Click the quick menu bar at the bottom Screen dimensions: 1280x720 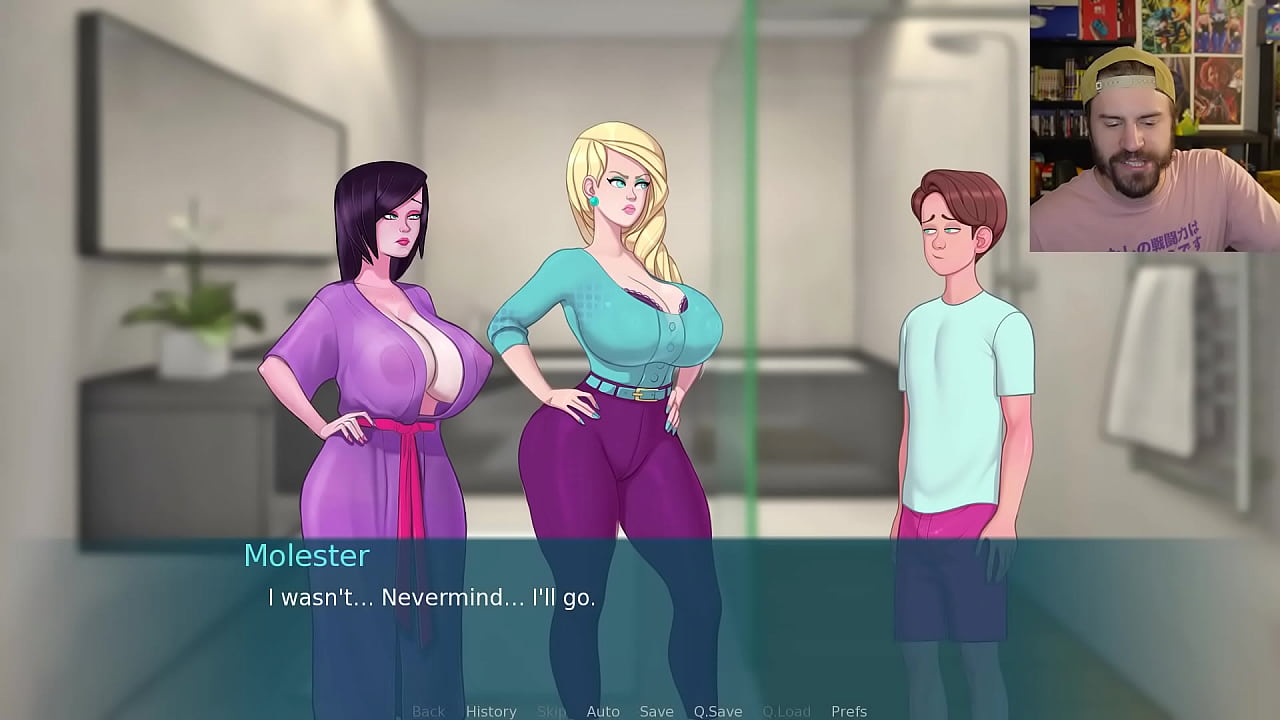[x=640, y=710]
